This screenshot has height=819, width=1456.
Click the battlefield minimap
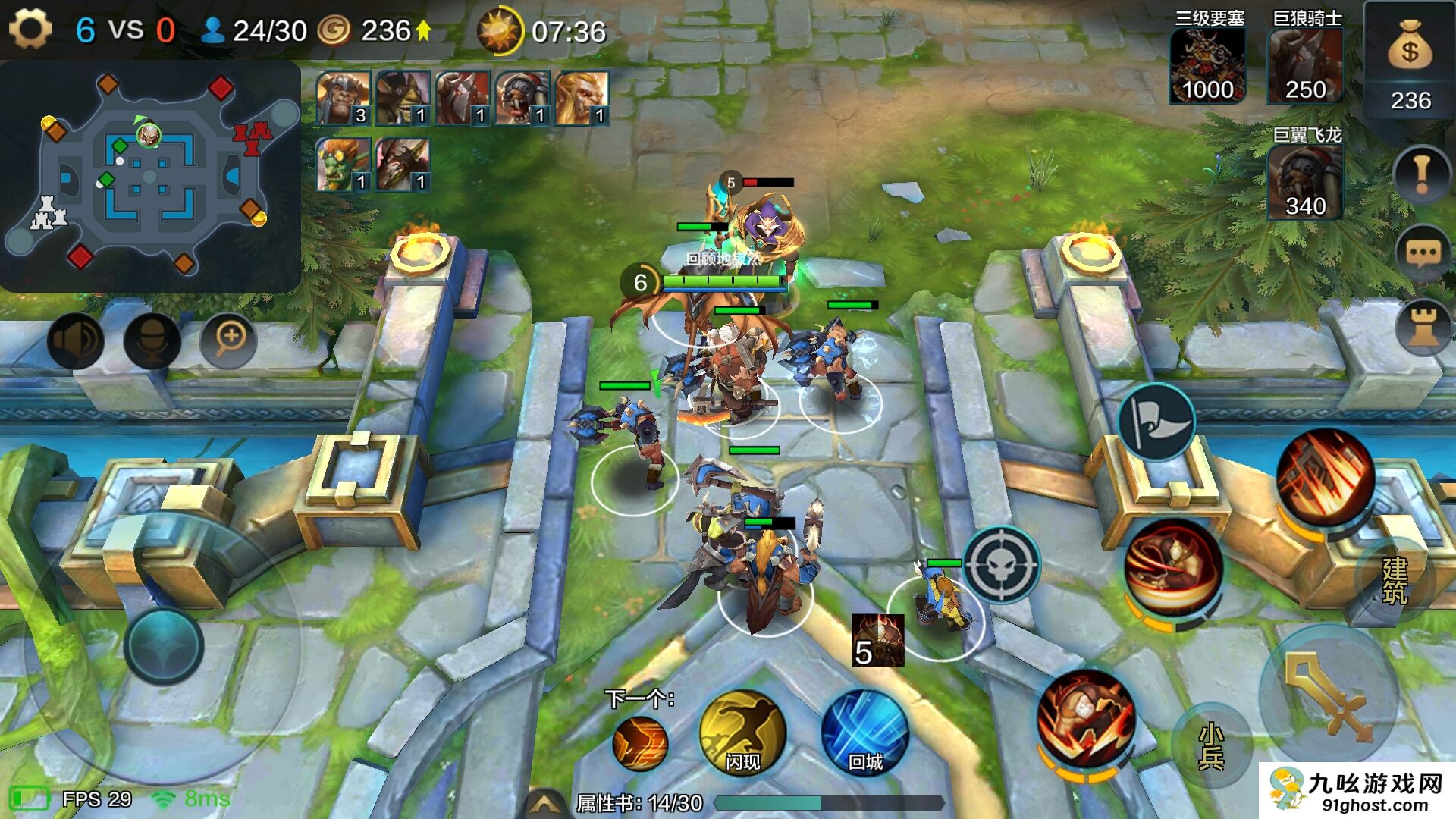[150, 176]
